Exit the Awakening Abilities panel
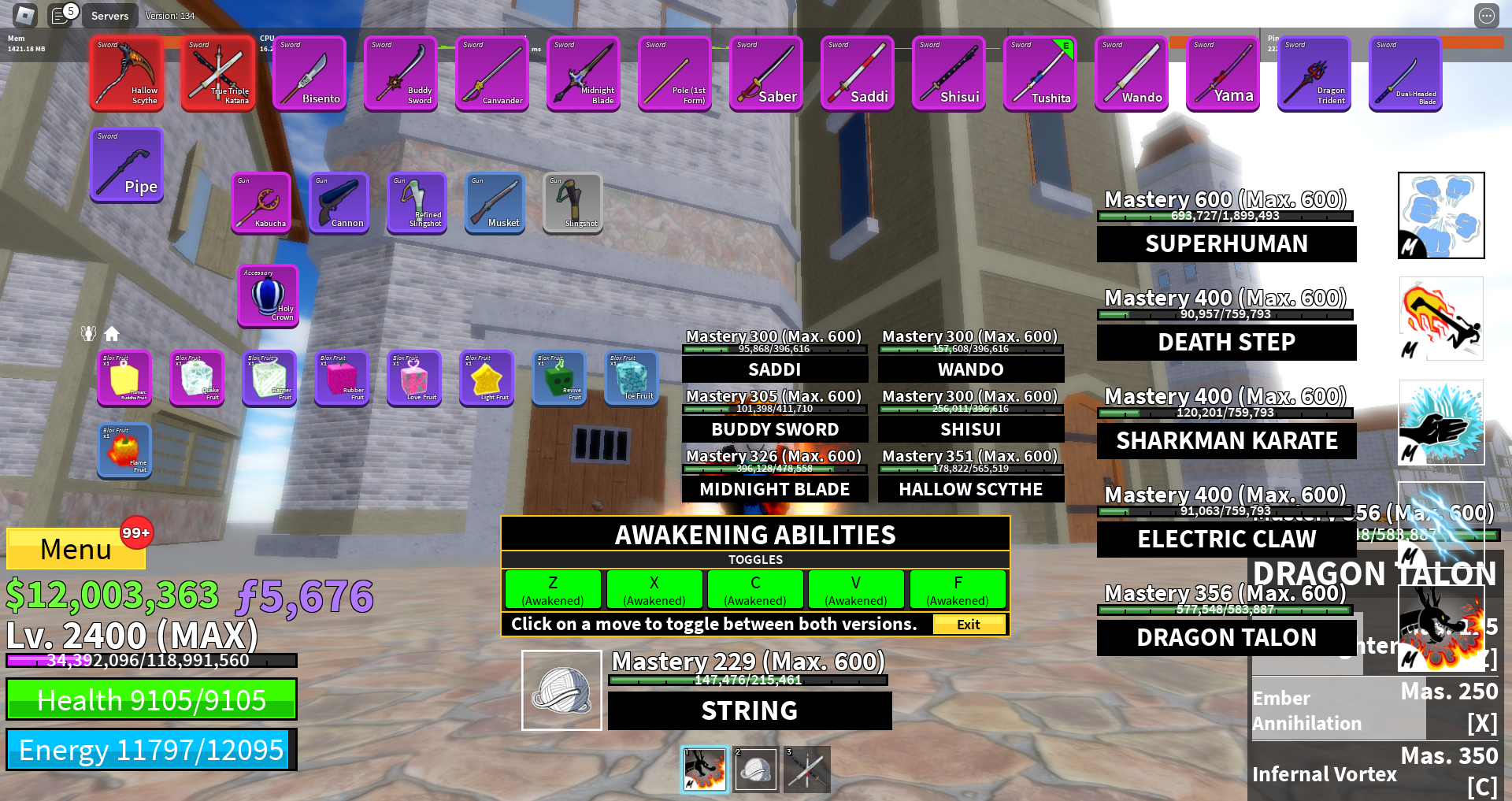 click(x=969, y=625)
